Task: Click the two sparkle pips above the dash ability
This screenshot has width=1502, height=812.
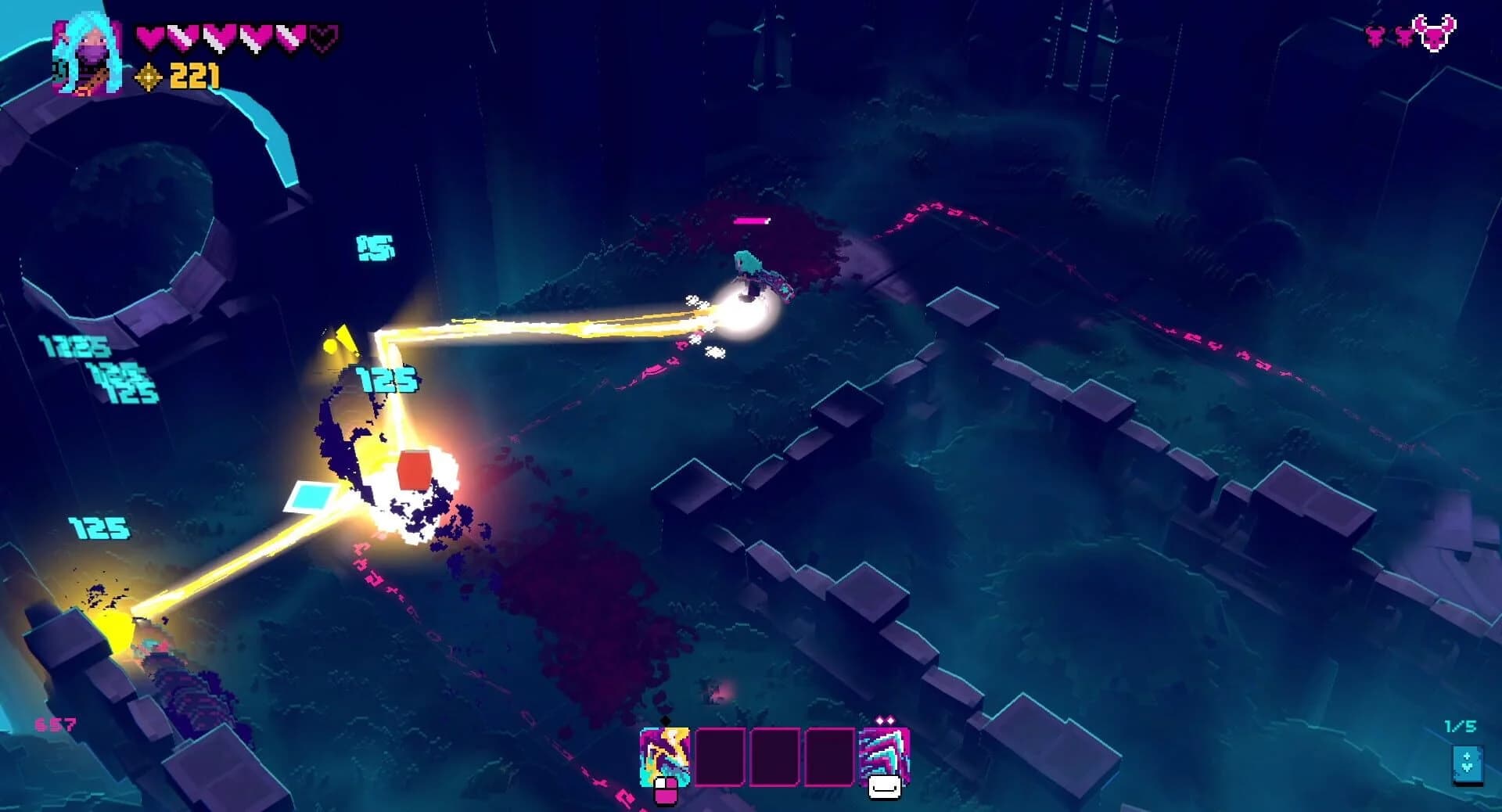Action: coord(886,720)
